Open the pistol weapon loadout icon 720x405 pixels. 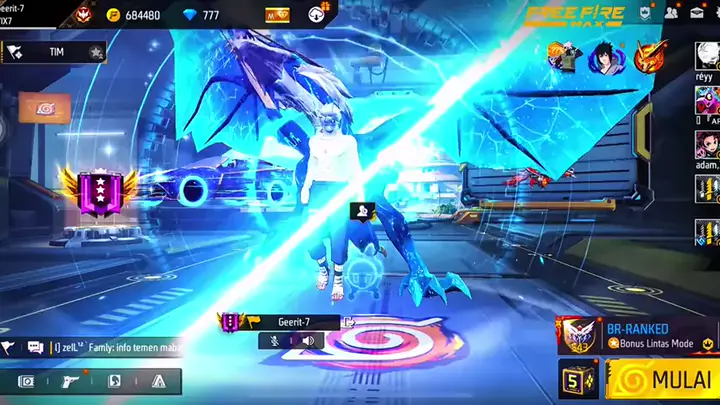coord(69,381)
